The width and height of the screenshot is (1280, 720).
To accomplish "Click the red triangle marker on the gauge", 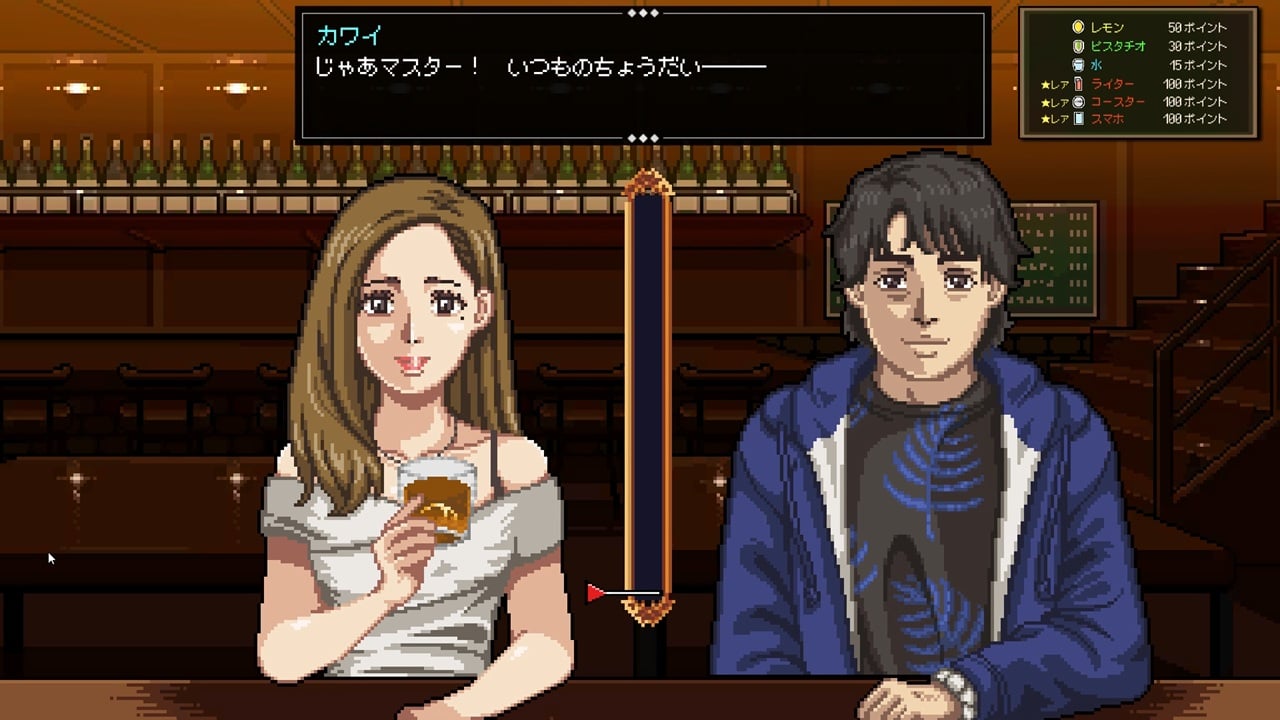I will [x=597, y=592].
